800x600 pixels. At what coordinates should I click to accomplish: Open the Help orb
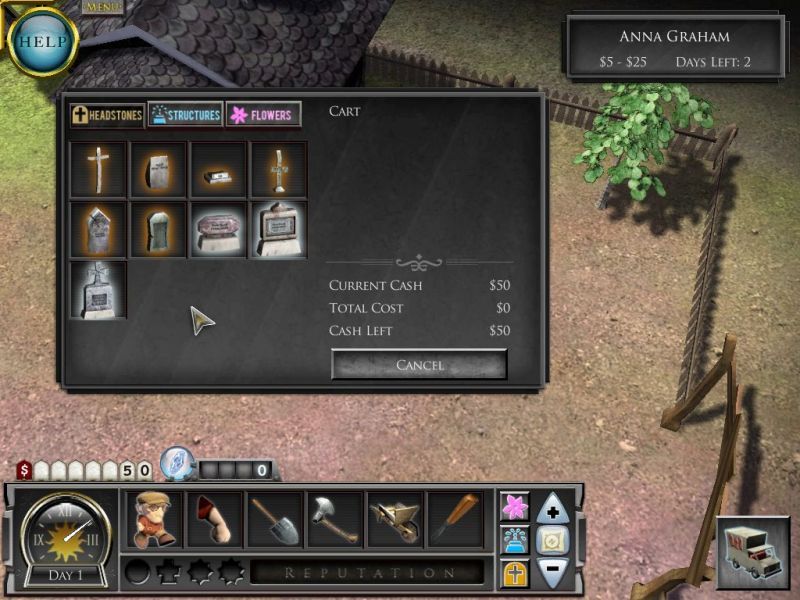pos(42,43)
